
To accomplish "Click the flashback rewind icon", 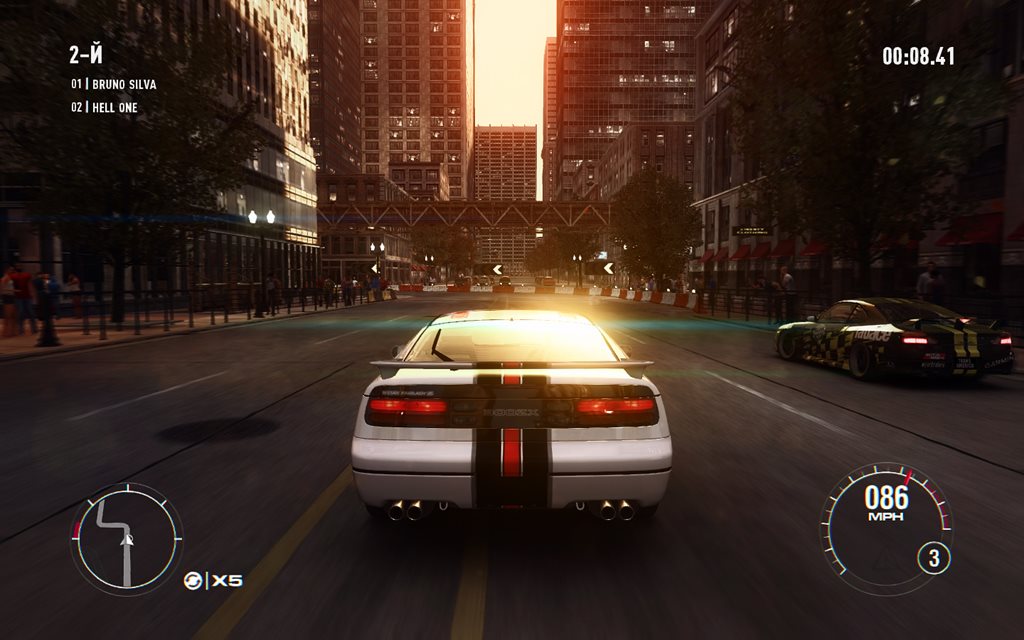I will (x=194, y=580).
